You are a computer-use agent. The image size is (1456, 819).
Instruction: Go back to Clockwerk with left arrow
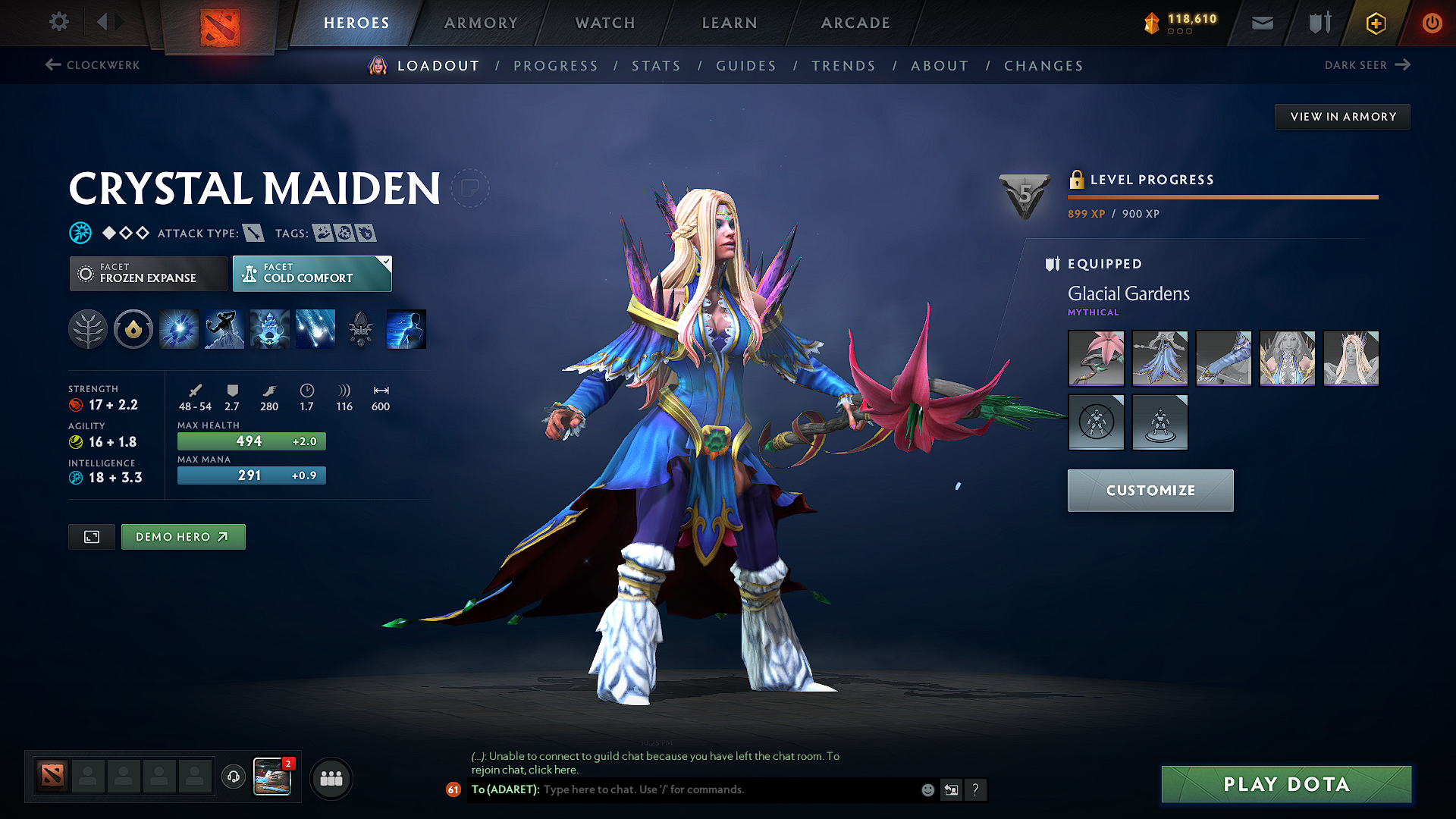(52, 65)
